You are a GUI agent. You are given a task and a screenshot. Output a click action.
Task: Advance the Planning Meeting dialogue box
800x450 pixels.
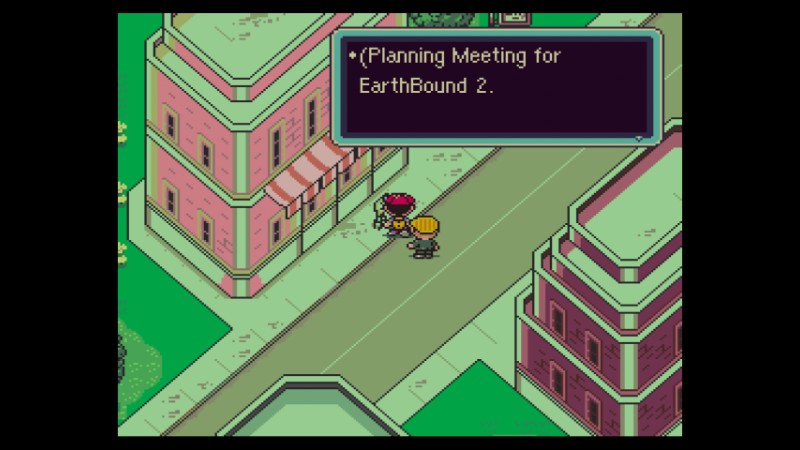pyautogui.click(x=639, y=137)
